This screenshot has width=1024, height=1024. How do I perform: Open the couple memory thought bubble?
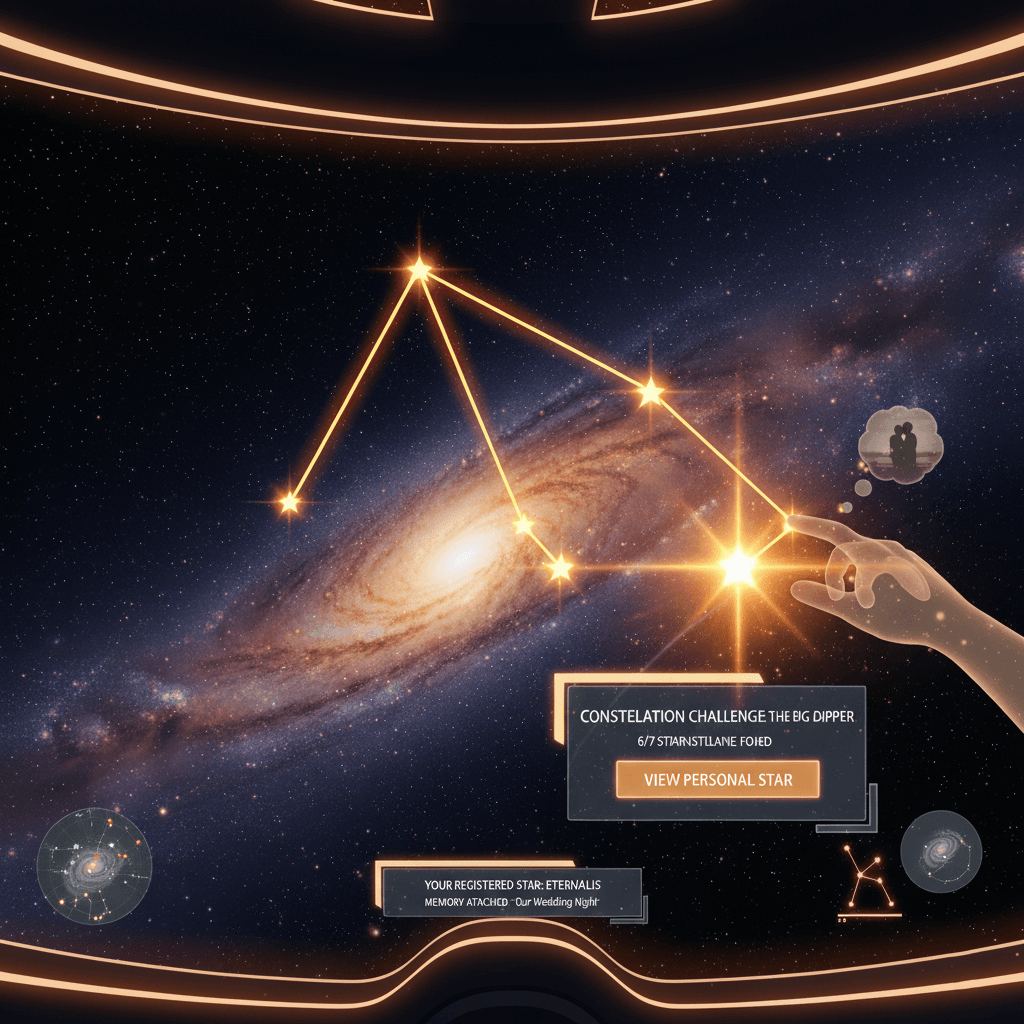tap(902, 446)
